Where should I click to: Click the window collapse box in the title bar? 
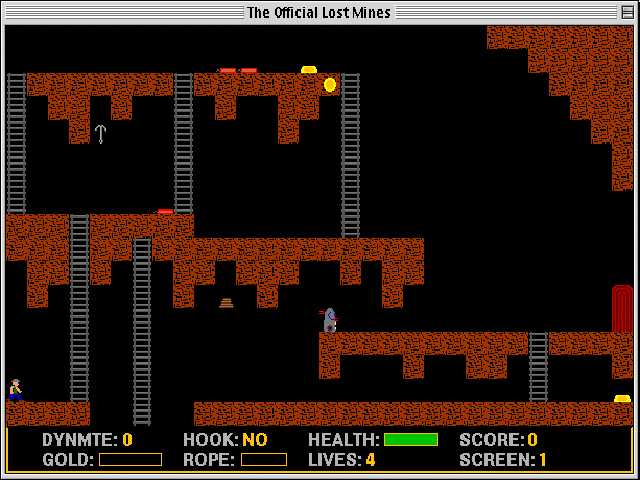(x=626, y=12)
